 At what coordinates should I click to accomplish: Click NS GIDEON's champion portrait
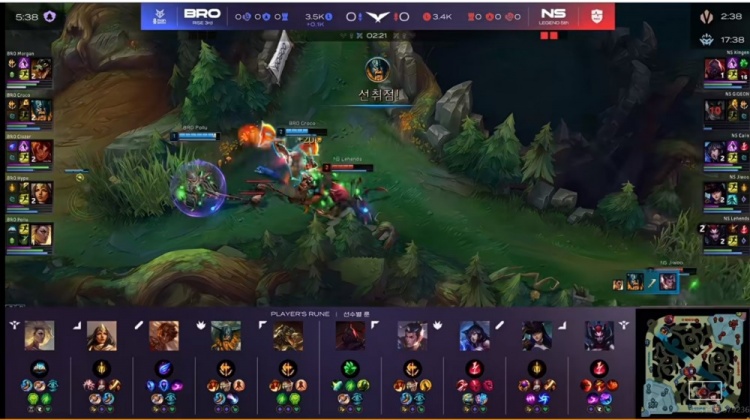point(714,109)
